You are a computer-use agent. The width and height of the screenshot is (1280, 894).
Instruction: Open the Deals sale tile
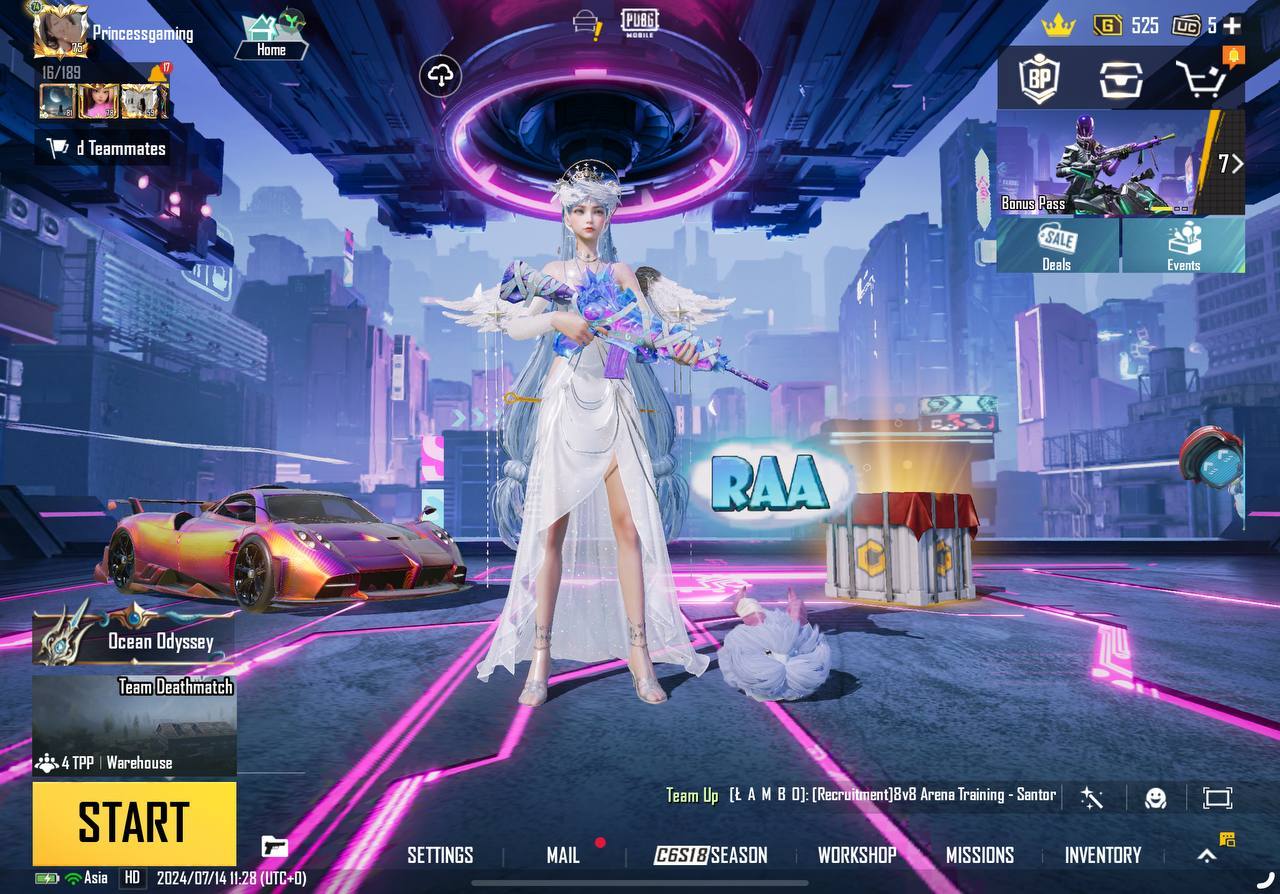coord(1057,246)
